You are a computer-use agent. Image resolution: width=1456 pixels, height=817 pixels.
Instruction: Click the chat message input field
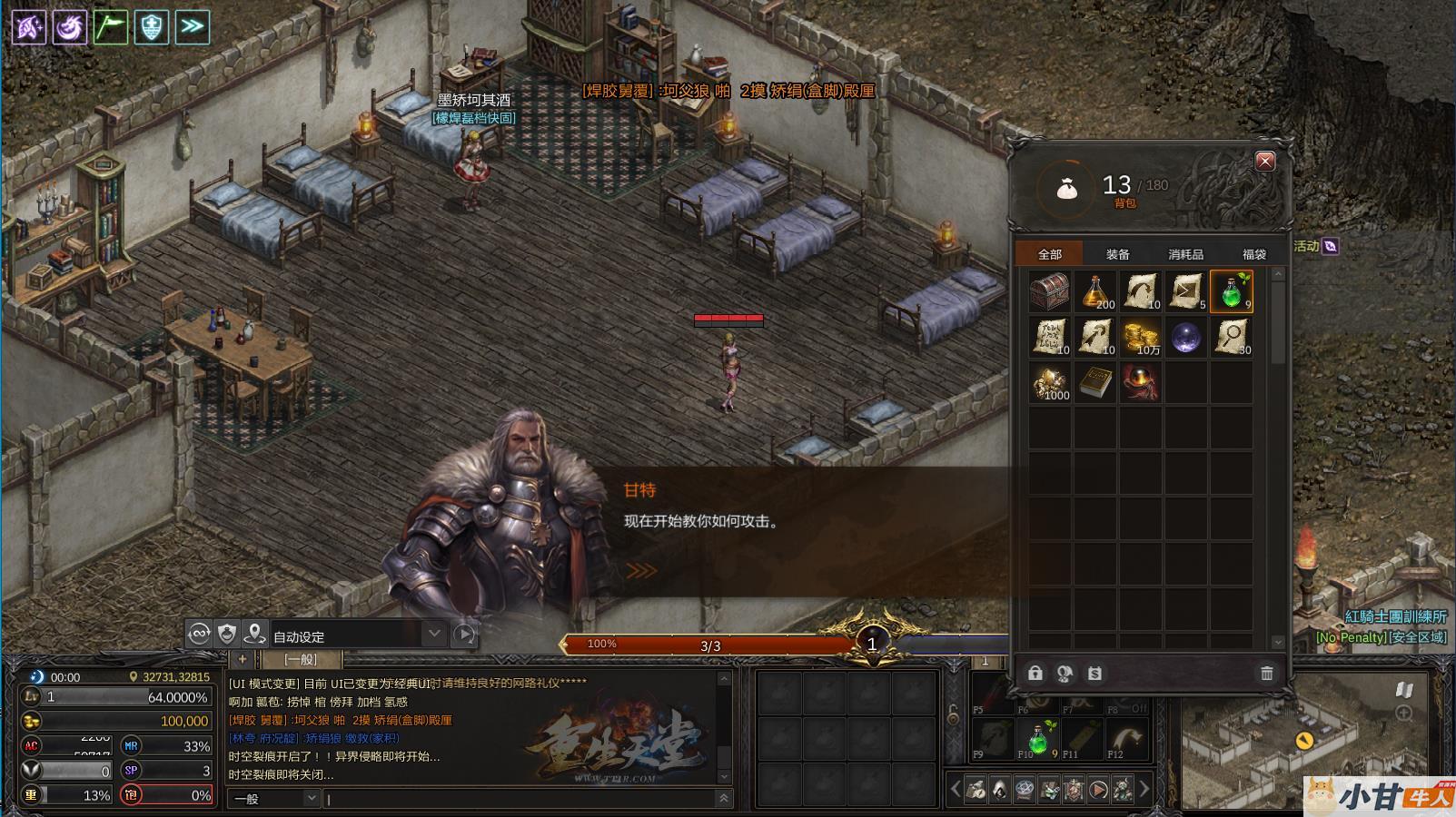click(522, 799)
